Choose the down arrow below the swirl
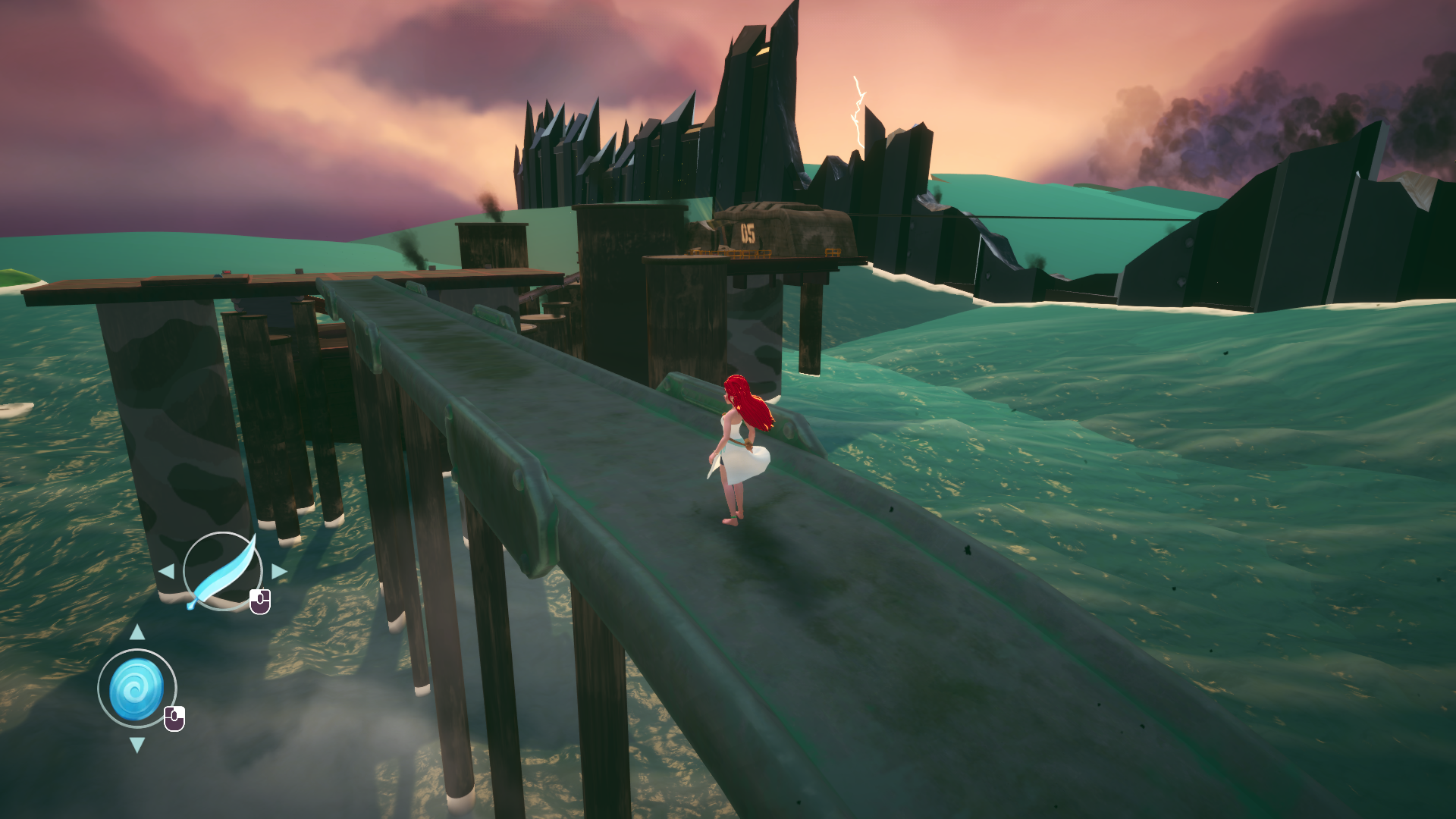This screenshot has width=1456, height=819. [x=137, y=745]
